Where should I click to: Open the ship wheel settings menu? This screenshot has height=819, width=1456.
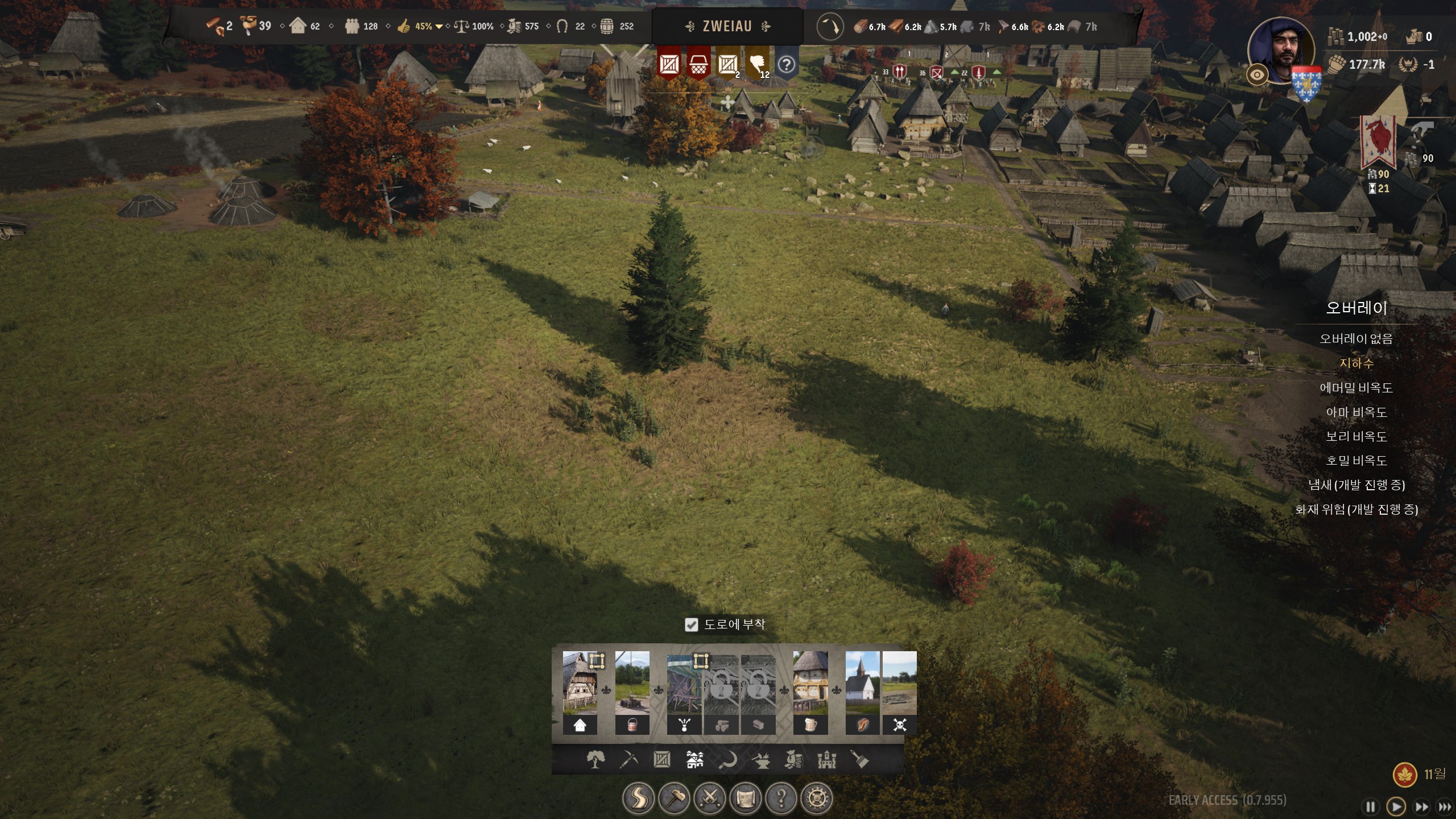[x=817, y=799]
